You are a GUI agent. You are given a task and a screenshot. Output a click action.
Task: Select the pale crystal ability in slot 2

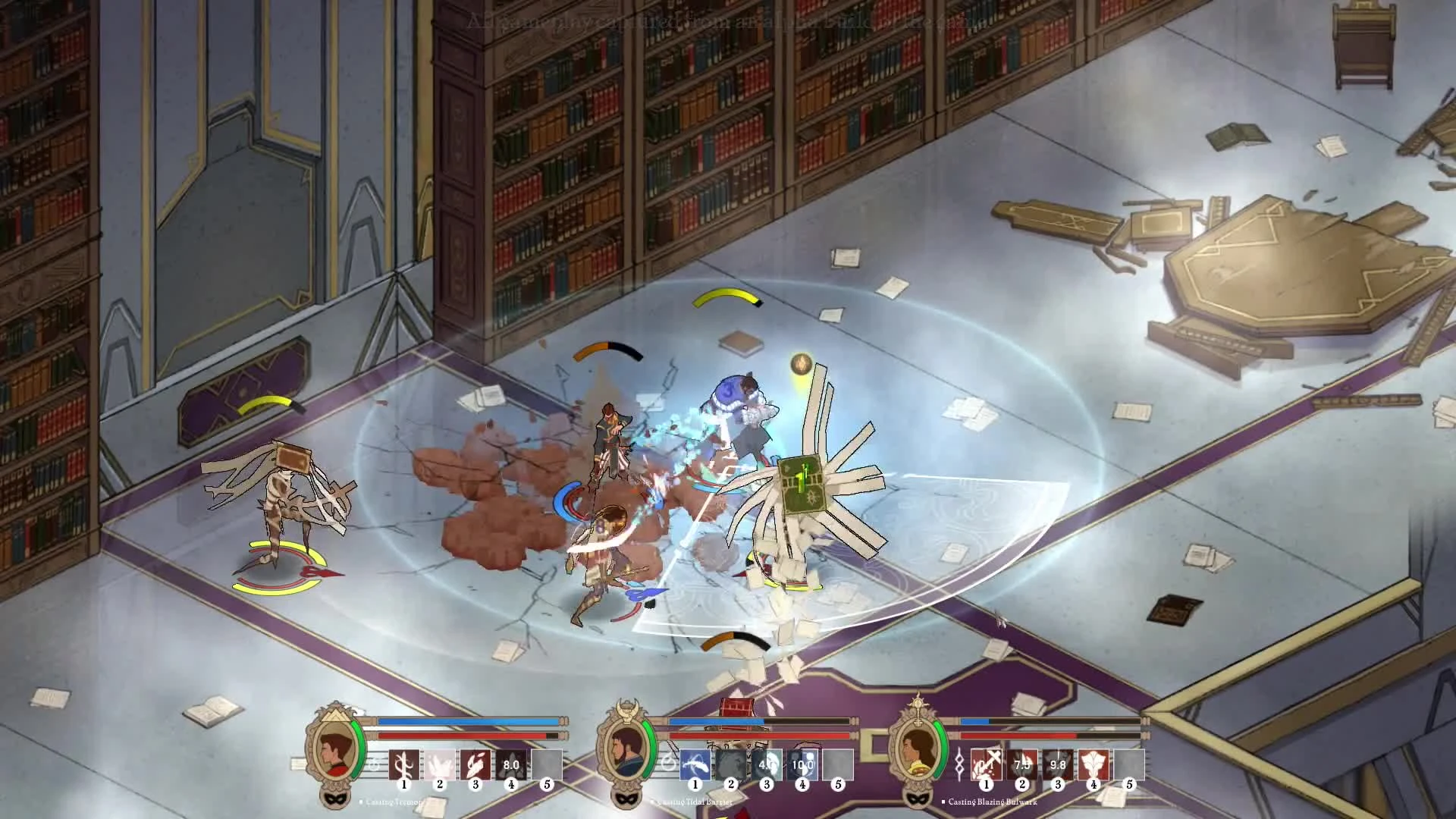[440, 766]
